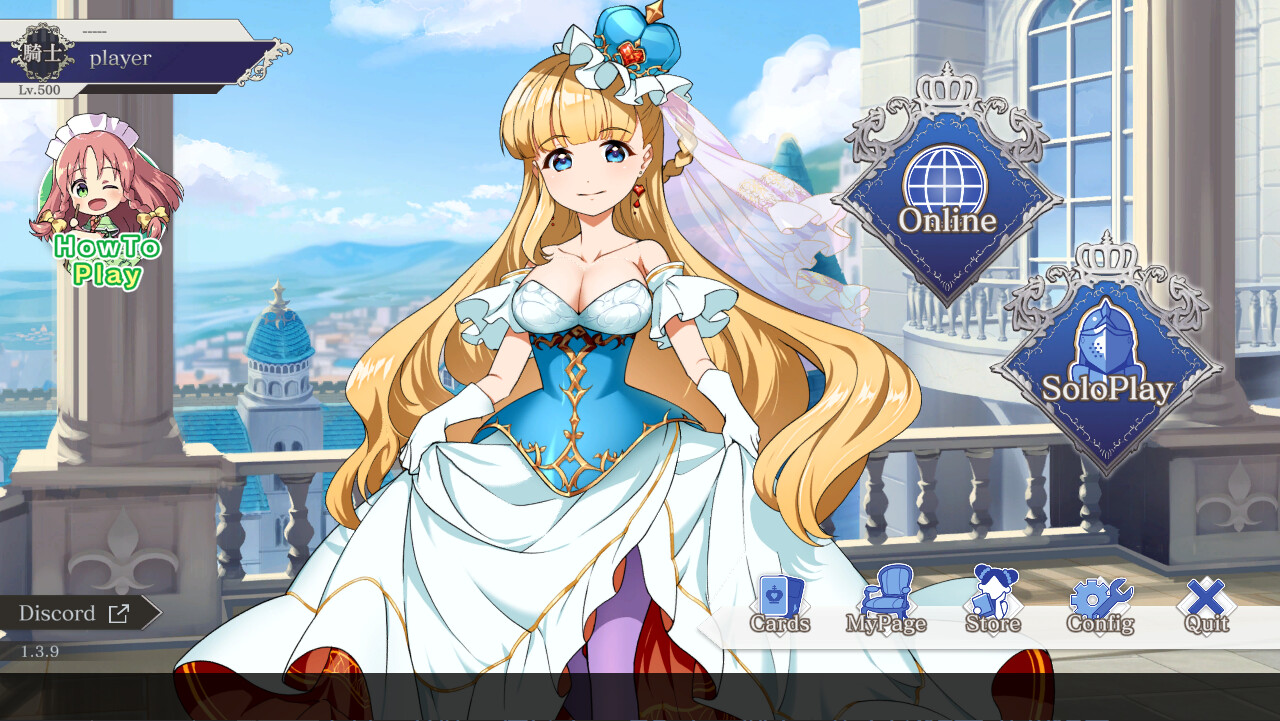The width and height of the screenshot is (1280, 721).
Task: Open the Discord link
Action: point(60,613)
